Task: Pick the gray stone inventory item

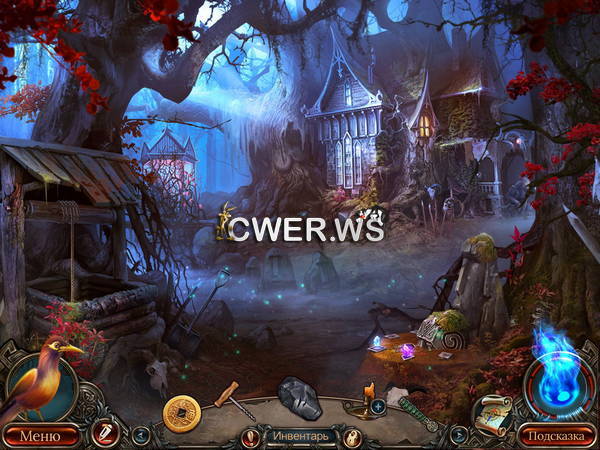Action: (298, 398)
